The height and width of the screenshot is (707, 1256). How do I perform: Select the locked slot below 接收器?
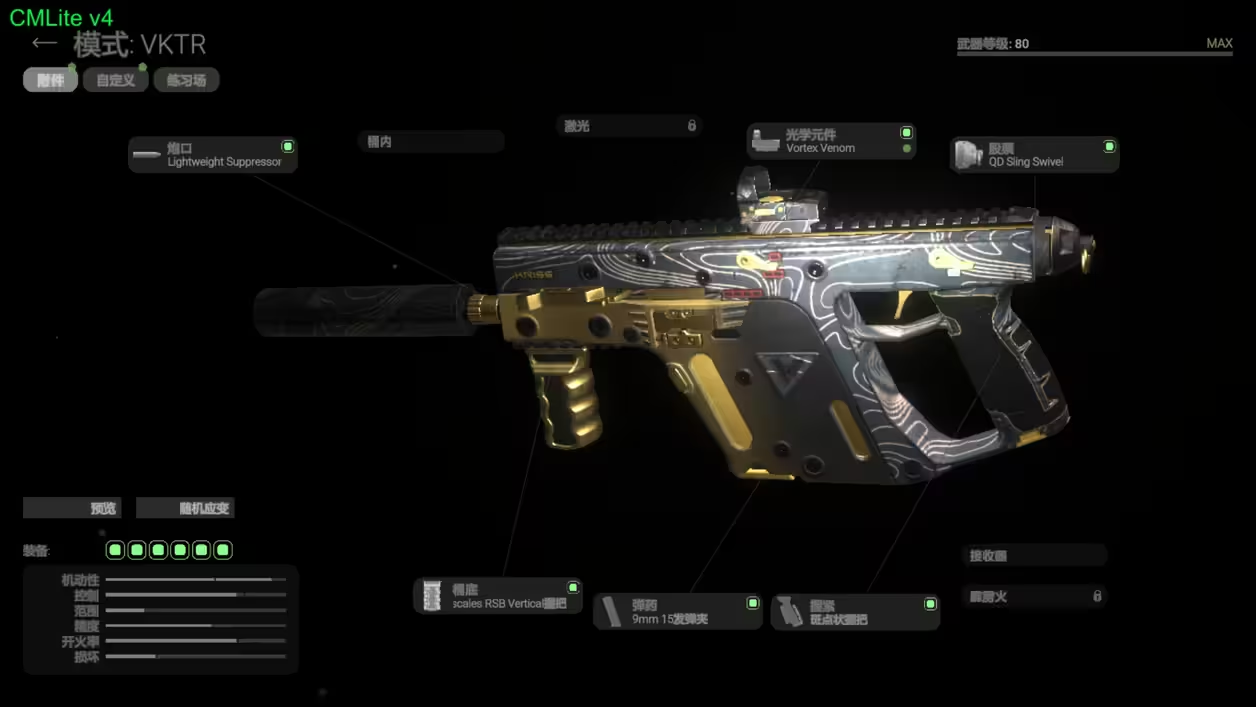click(x=1035, y=597)
